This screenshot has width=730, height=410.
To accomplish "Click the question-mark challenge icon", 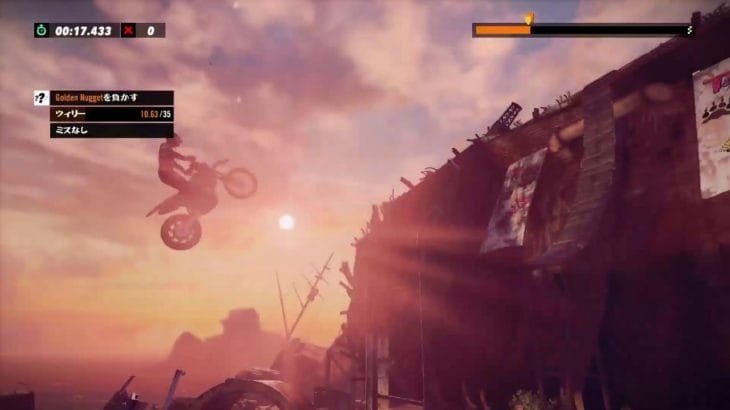I will [41, 98].
